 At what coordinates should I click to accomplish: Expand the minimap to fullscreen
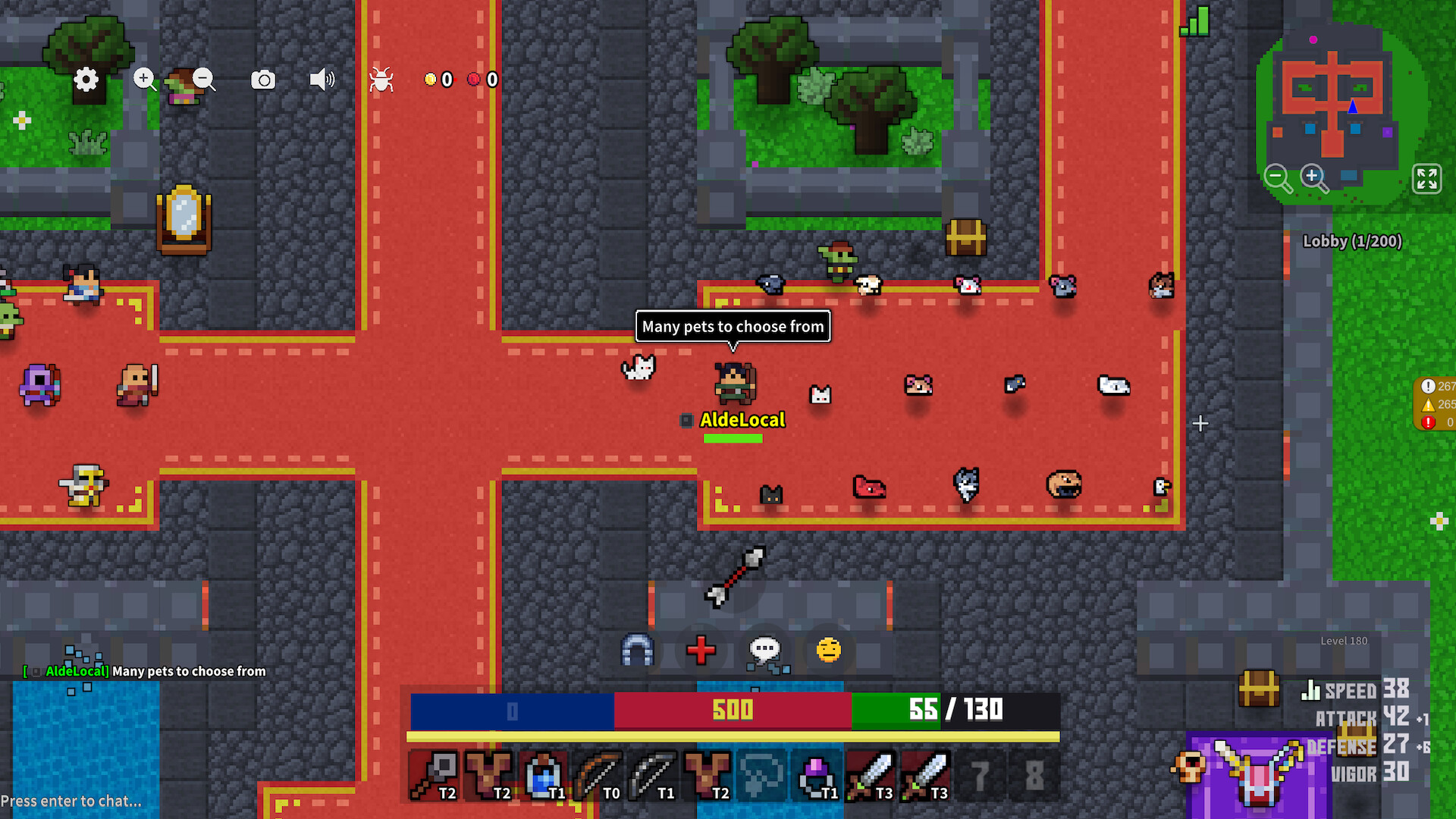tap(1427, 180)
